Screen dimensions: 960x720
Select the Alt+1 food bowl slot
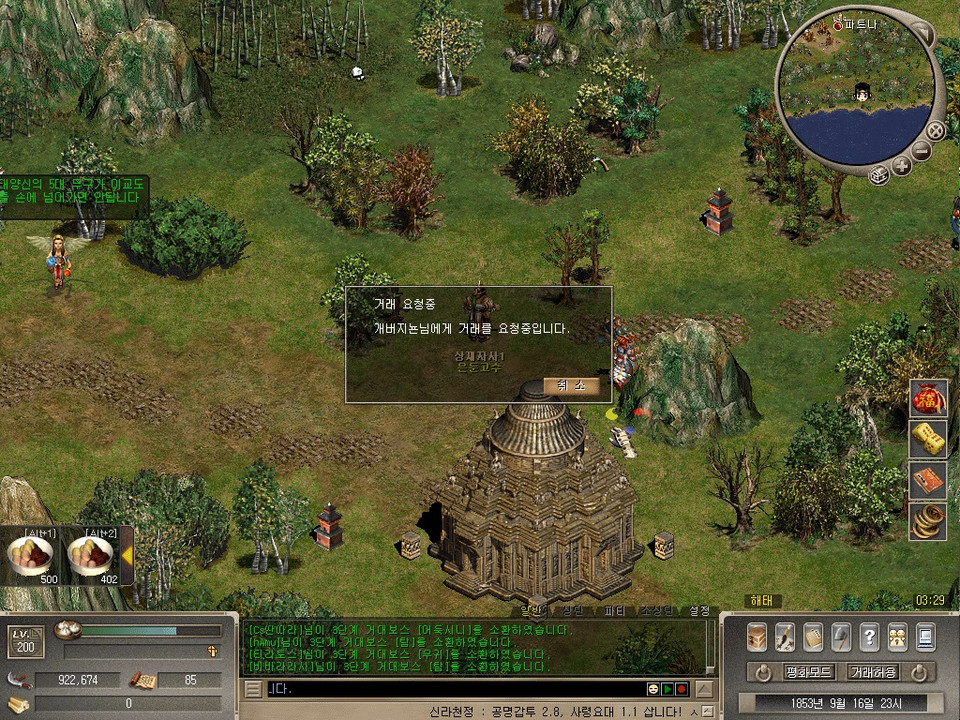point(31,555)
